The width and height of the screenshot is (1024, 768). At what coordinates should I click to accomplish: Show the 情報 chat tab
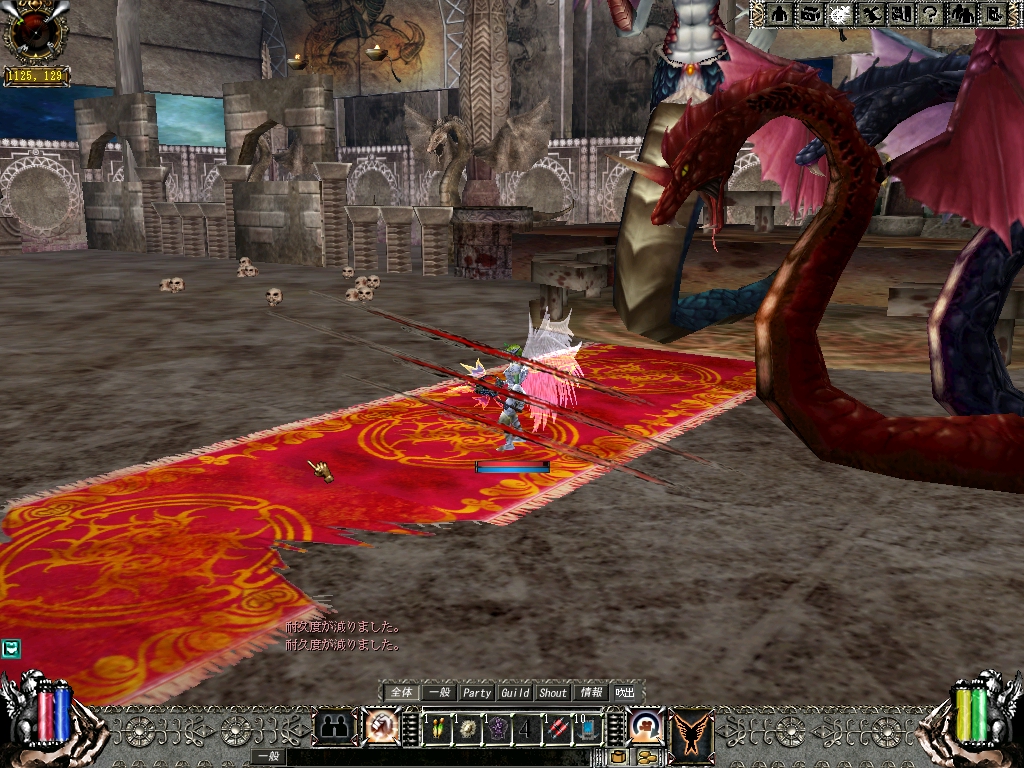click(x=591, y=692)
